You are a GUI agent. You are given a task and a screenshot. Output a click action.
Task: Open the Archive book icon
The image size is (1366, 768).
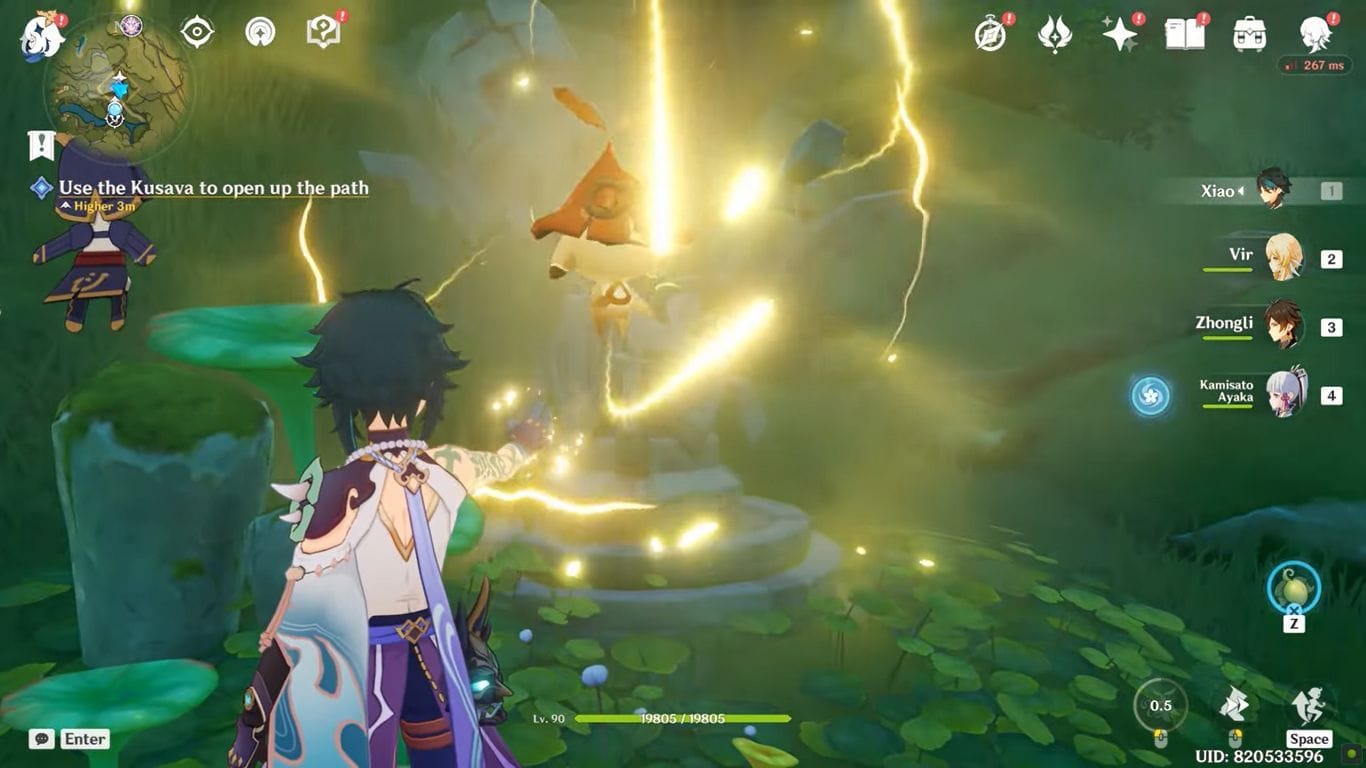(x=1187, y=33)
